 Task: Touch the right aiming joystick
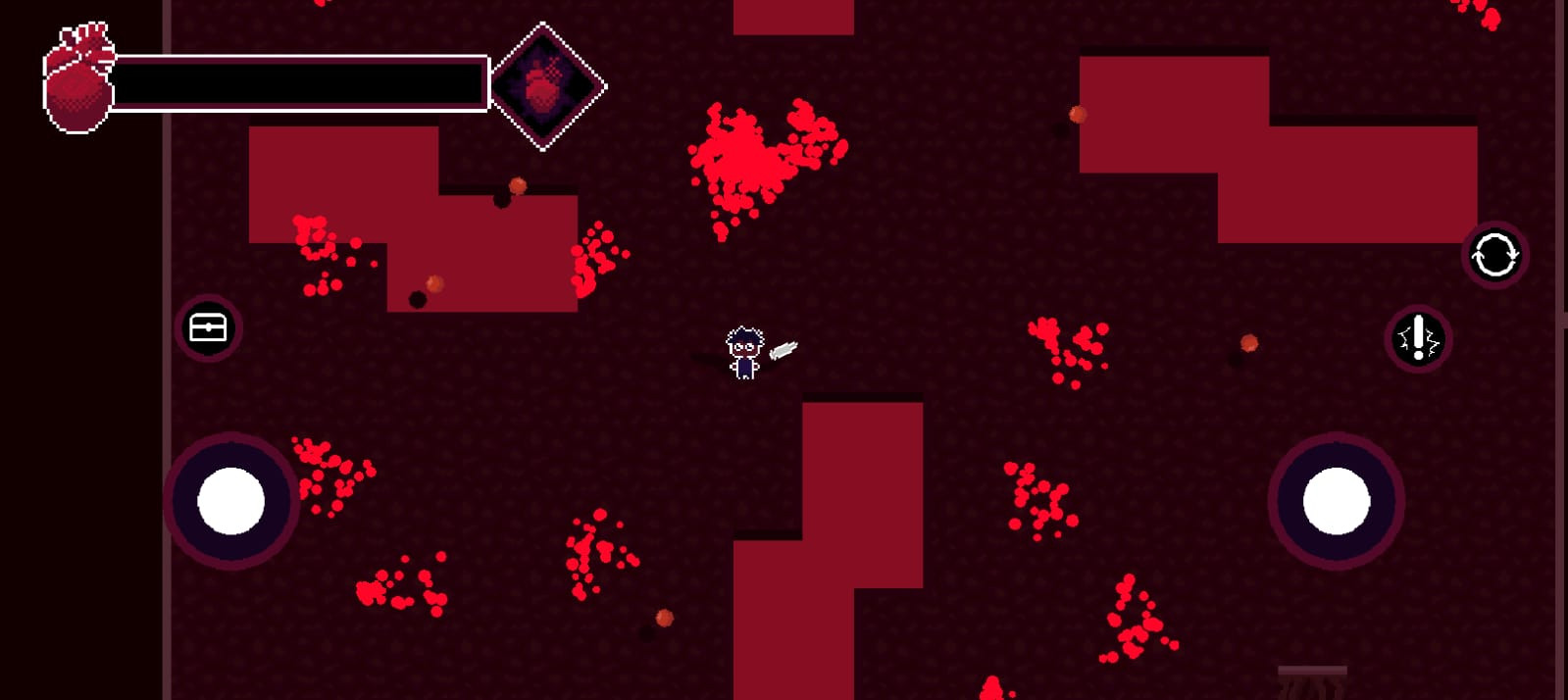pyautogui.click(x=1336, y=501)
